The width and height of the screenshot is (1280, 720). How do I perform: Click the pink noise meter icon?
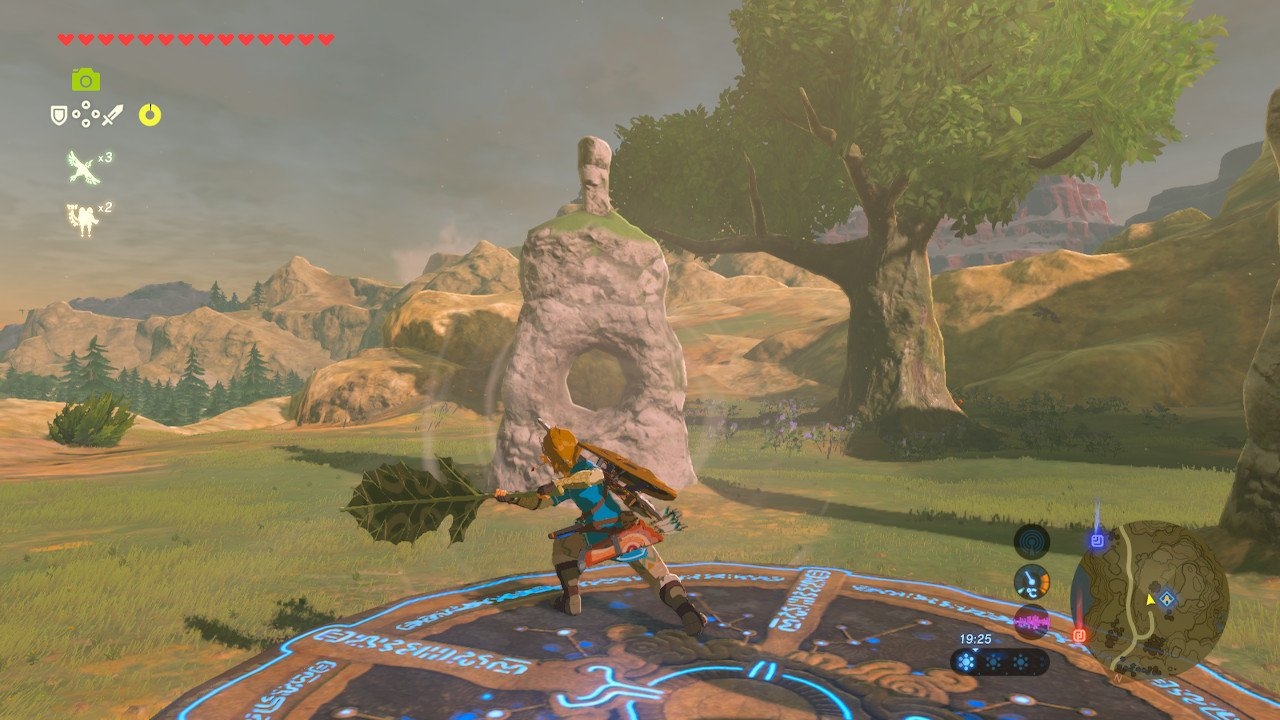(x=1031, y=622)
